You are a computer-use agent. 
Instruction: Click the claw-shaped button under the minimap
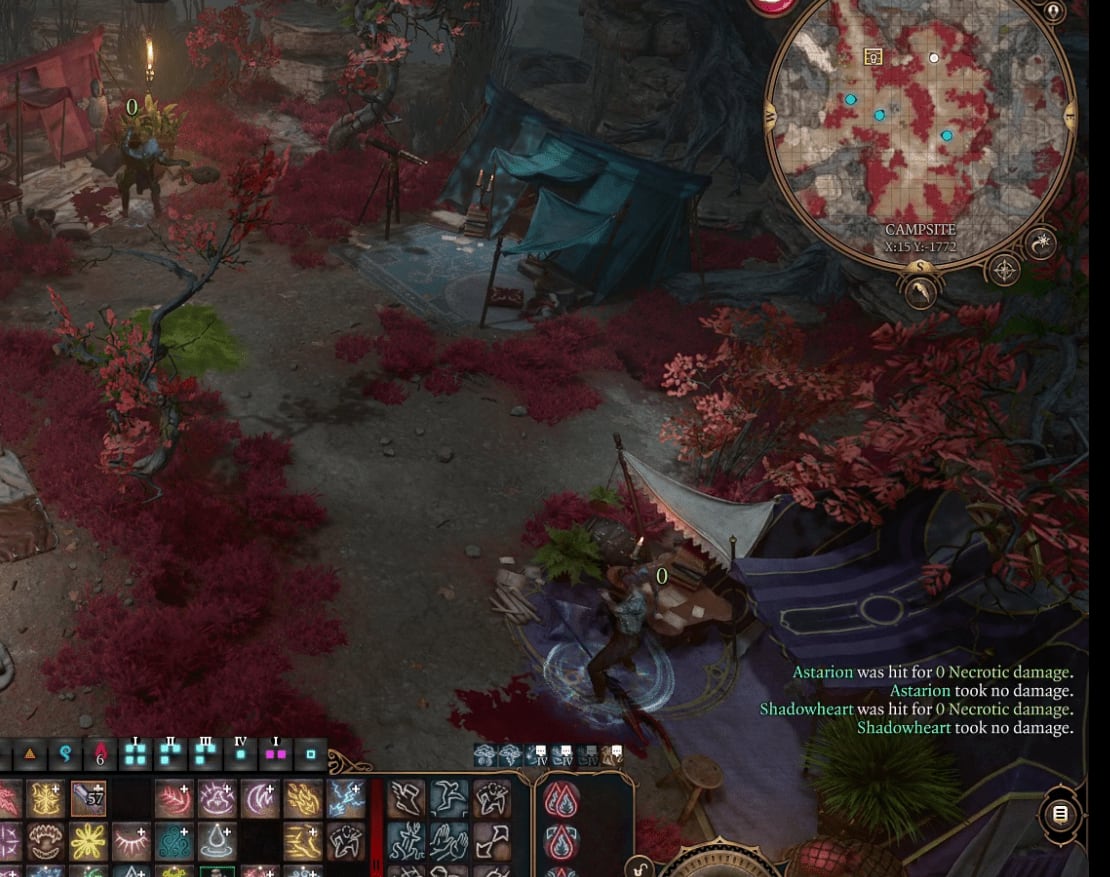click(x=920, y=291)
